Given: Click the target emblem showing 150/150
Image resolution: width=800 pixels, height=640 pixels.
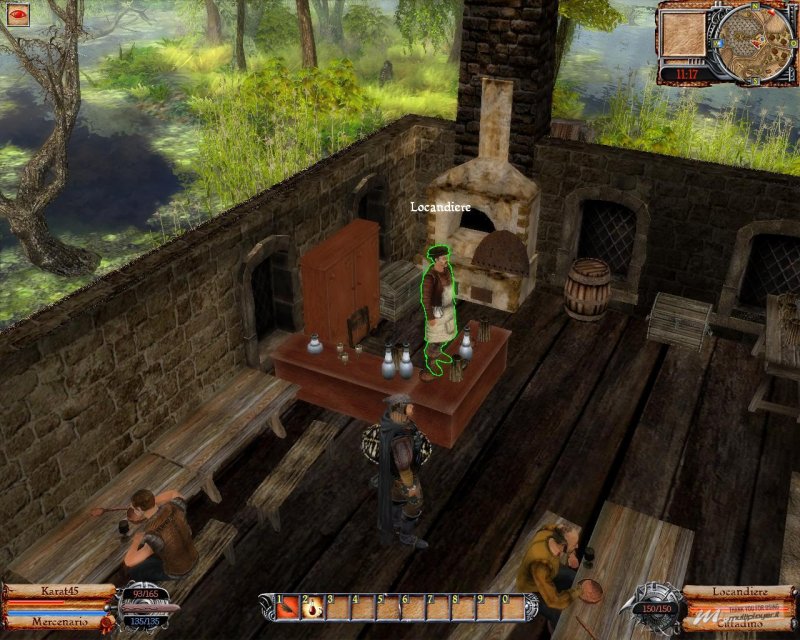Looking at the screenshot, I should 657,603.
